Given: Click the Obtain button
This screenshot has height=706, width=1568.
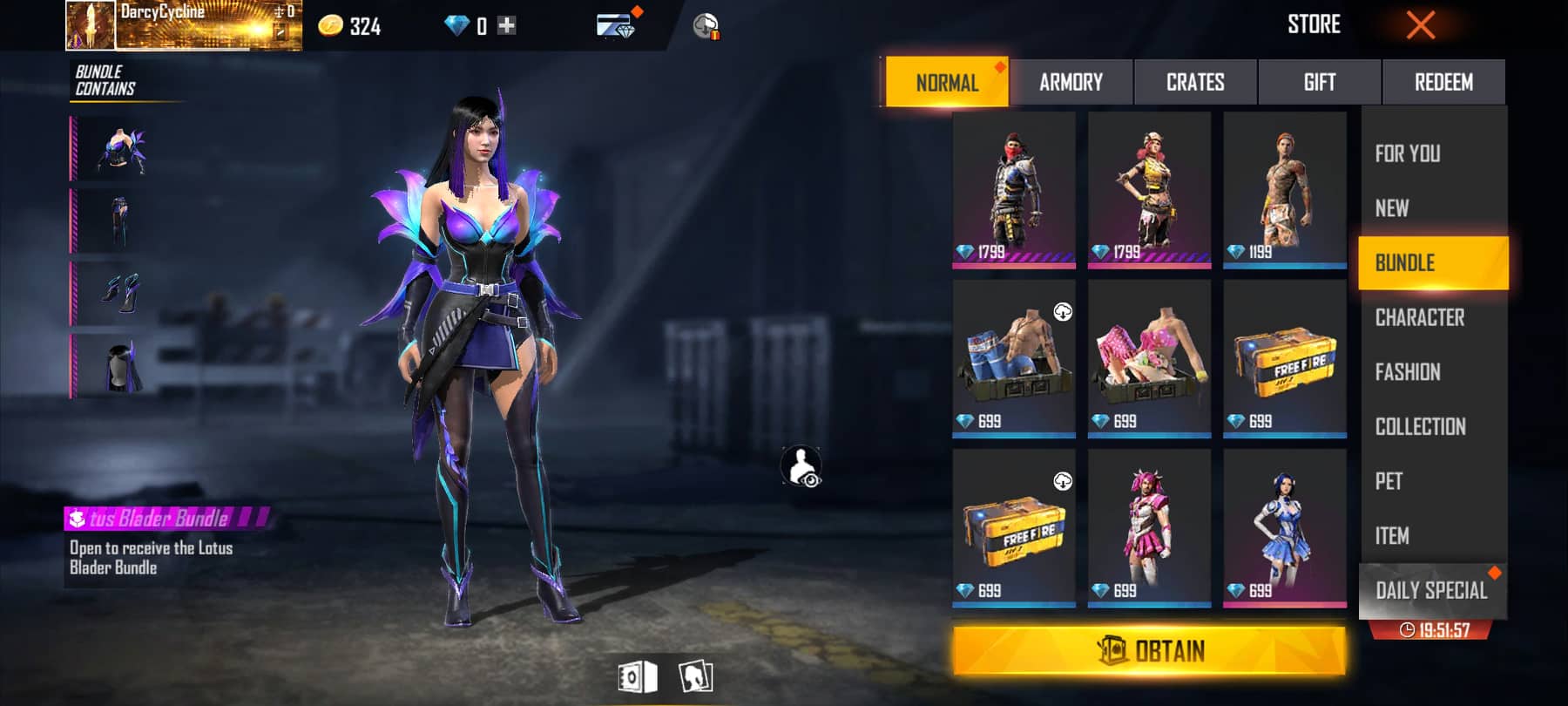Looking at the screenshot, I should (1149, 651).
